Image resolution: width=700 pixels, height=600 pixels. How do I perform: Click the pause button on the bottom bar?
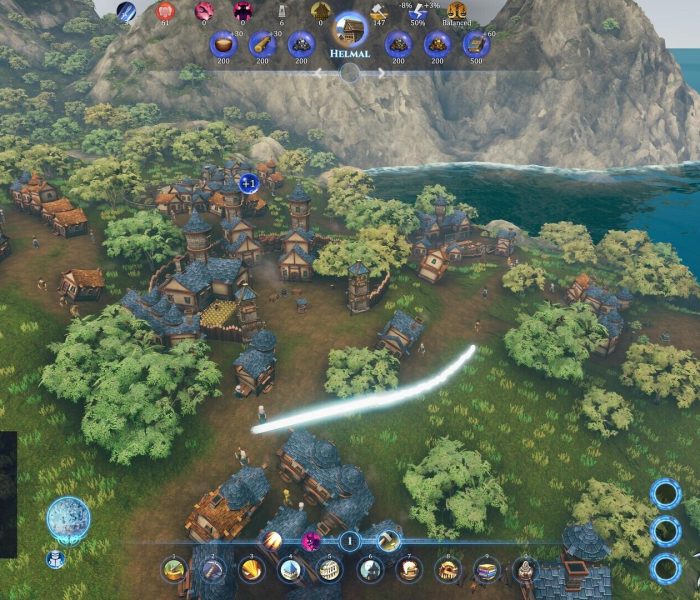349,541
